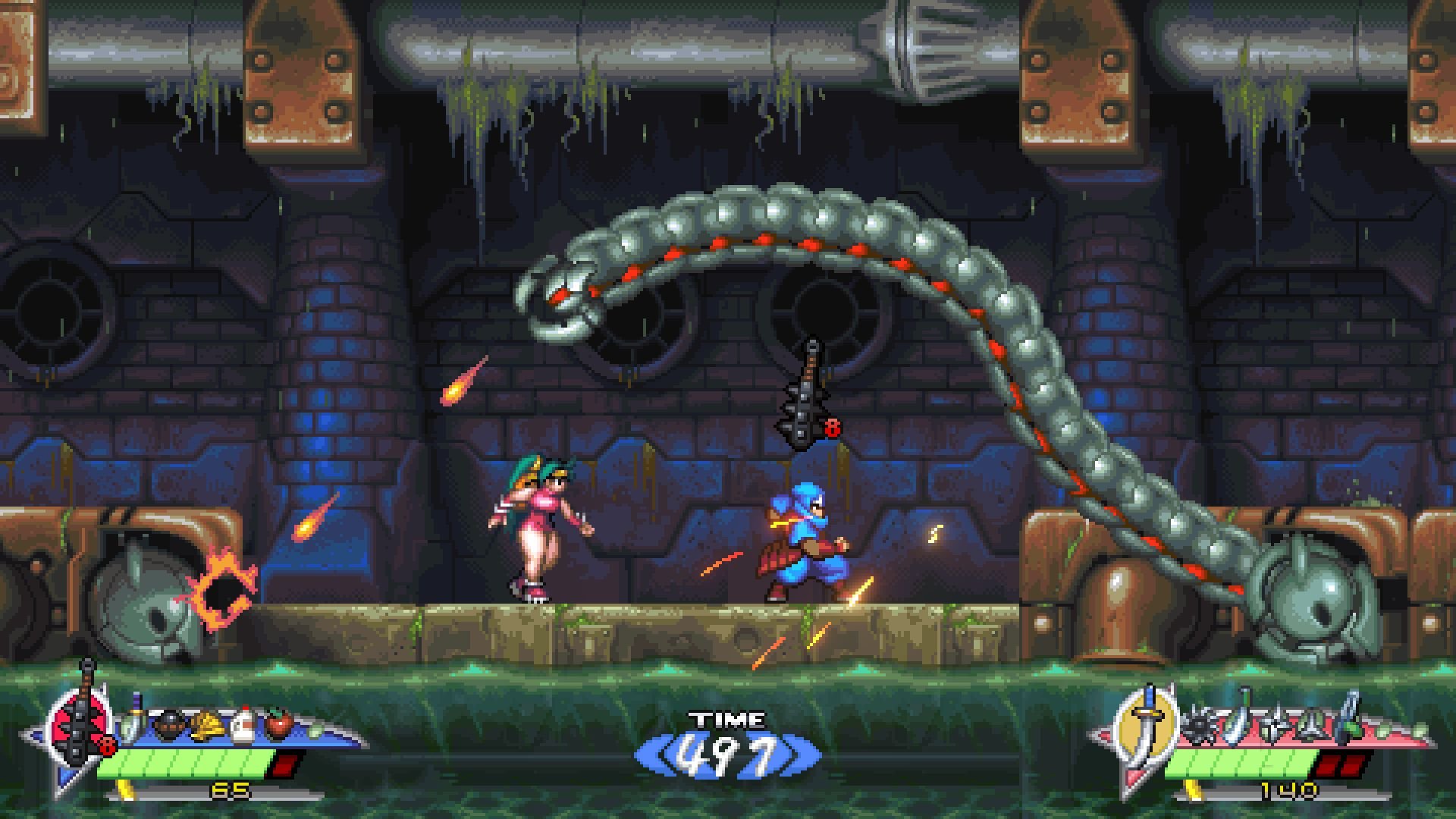Image resolution: width=1456 pixels, height=819 pixels.
Task: Select the rice ball snack icon
Action: point(169,724)
